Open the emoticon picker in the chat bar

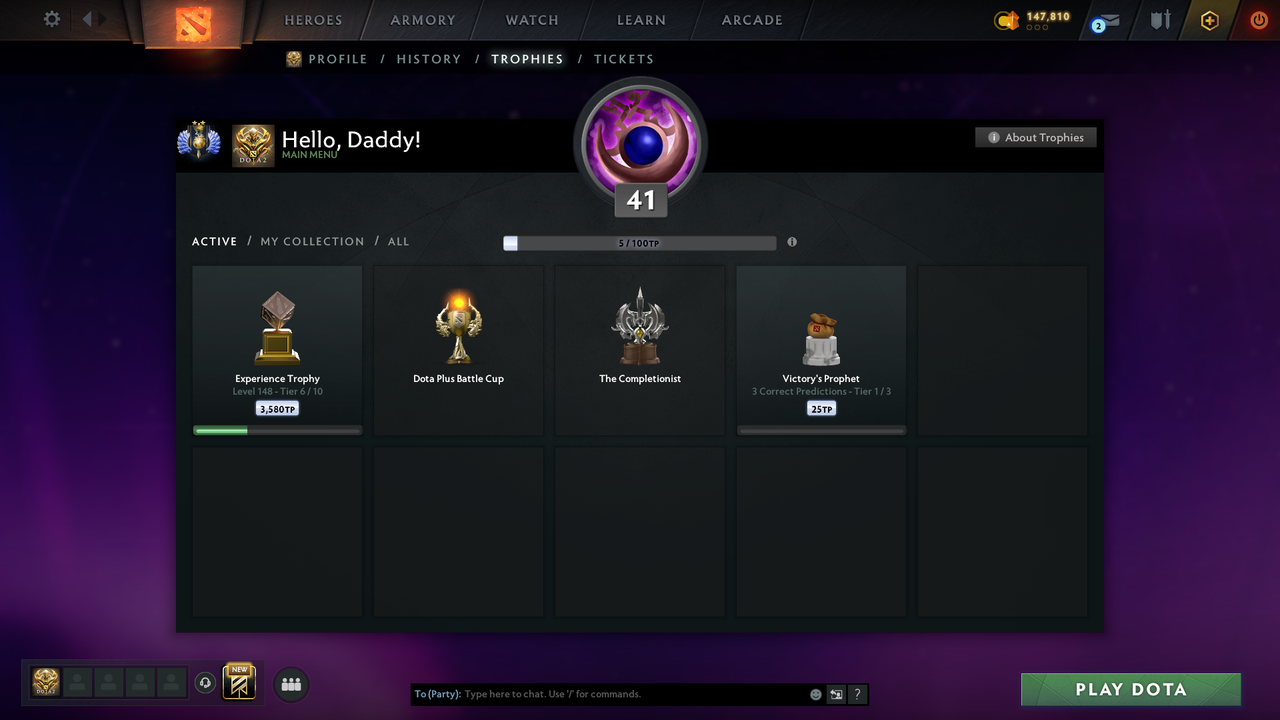[x=815, y=694]
